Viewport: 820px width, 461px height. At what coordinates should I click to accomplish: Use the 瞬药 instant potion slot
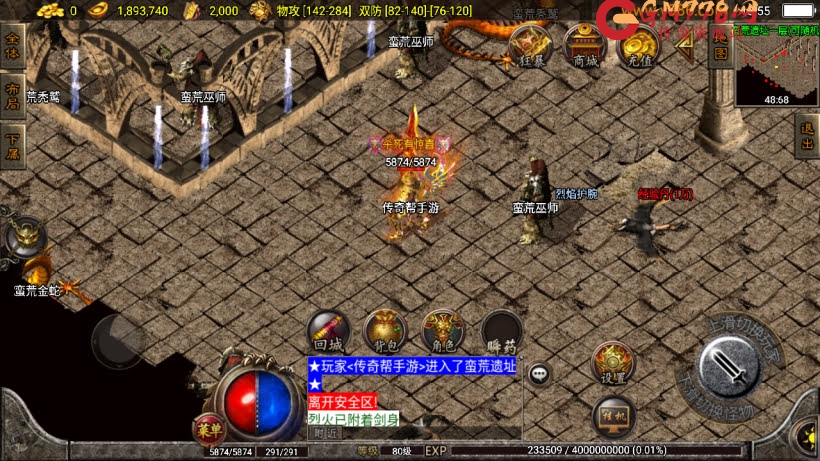click(502, 330)
